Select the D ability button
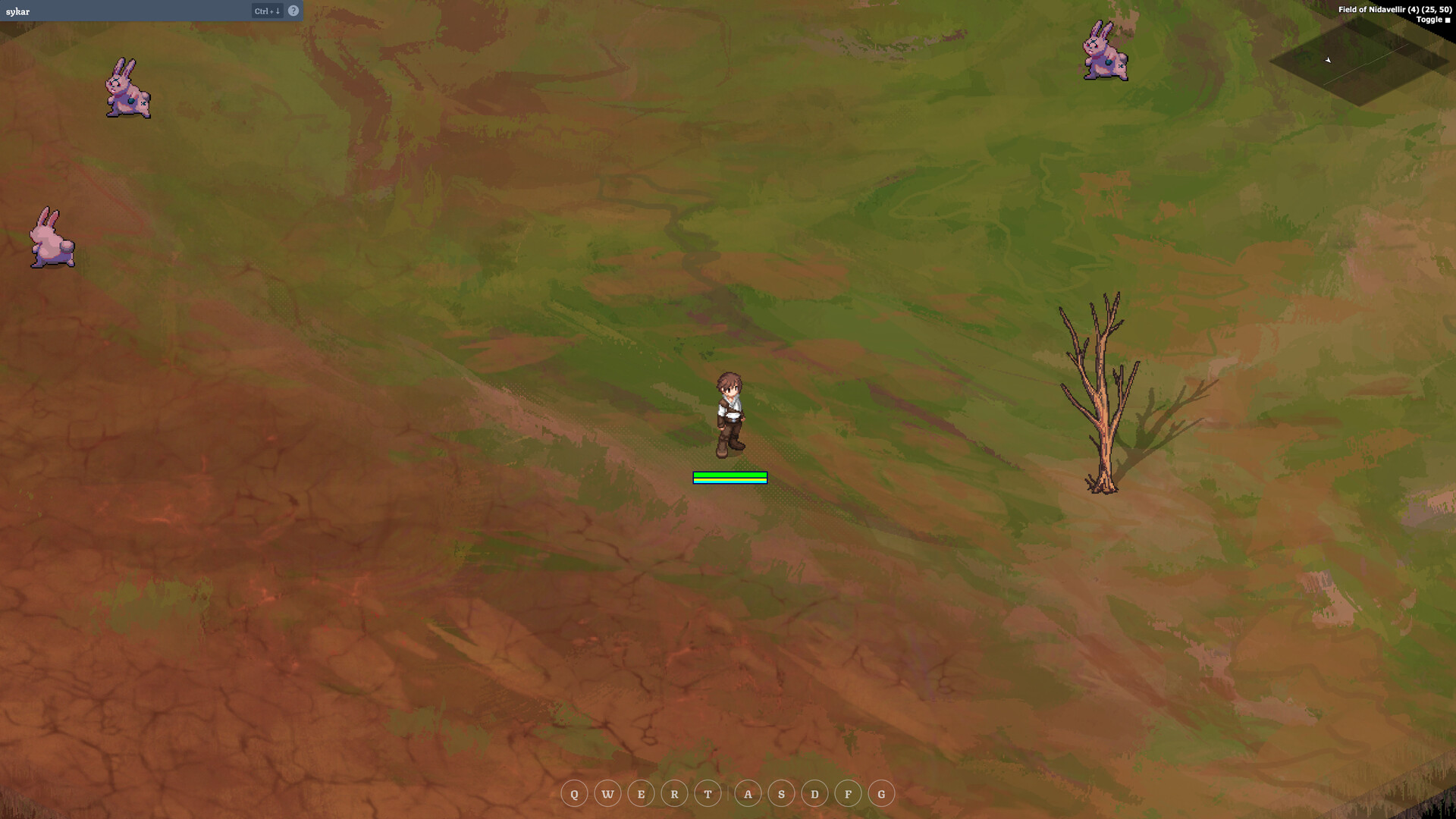This screenshot has width=1456, height=819. (814, 793)
